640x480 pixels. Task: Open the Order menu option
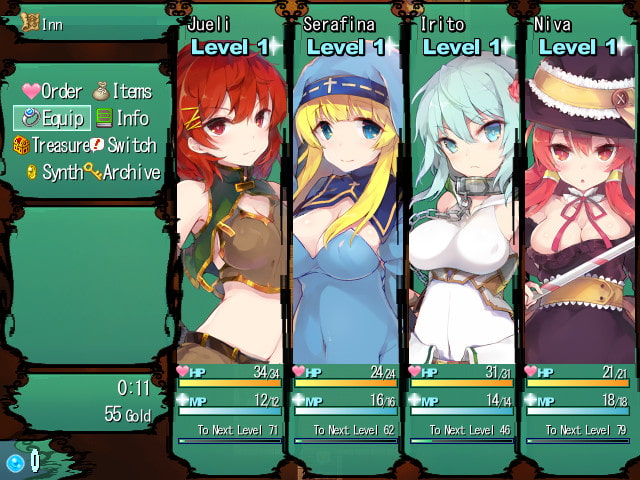point(53,92)
